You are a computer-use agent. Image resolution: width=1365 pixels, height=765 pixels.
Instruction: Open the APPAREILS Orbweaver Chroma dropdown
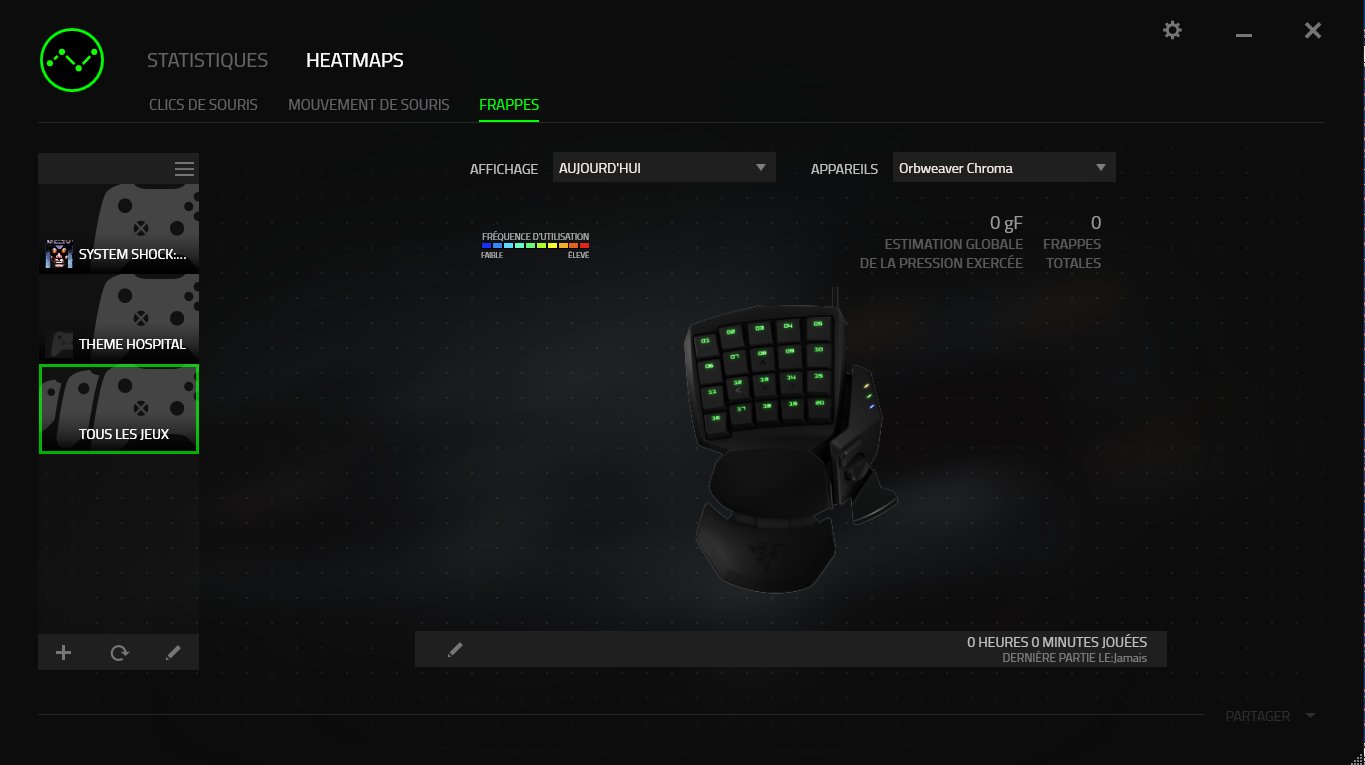tap(1003, 167)
